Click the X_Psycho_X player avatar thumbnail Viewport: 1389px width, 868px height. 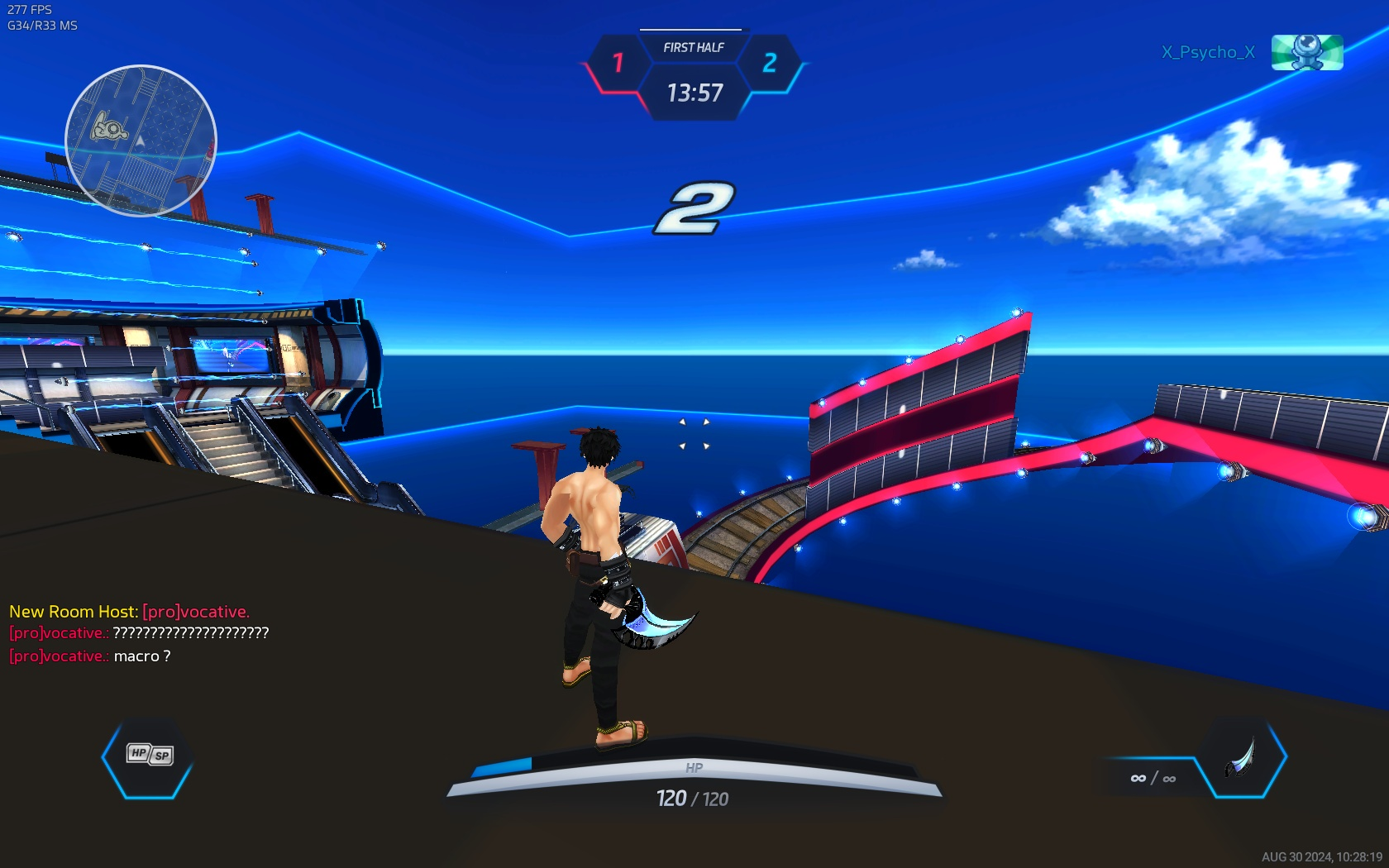(1306, 52)
